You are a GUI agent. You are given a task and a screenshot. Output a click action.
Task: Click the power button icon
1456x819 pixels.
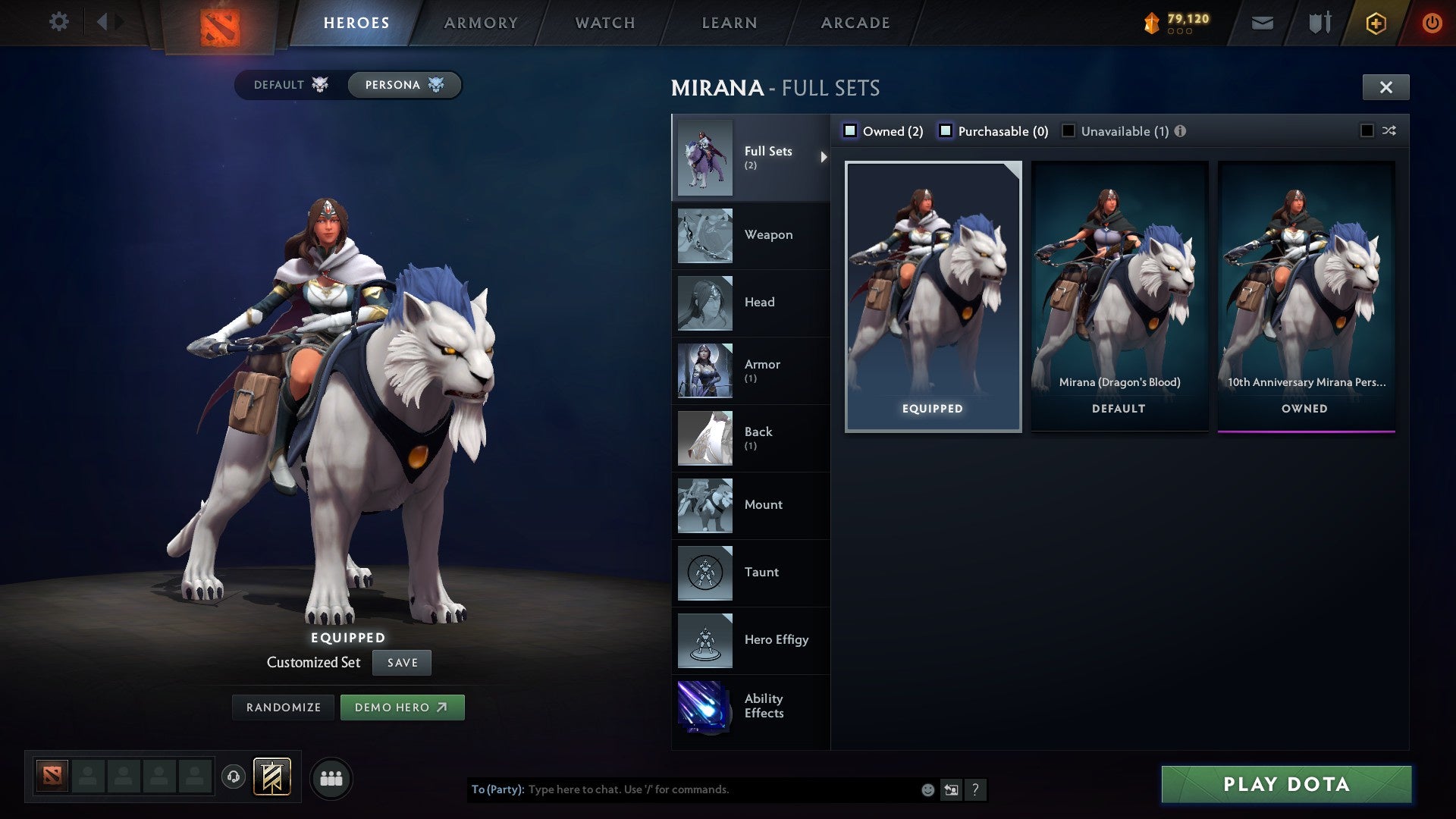click(x=1432, y=22)
